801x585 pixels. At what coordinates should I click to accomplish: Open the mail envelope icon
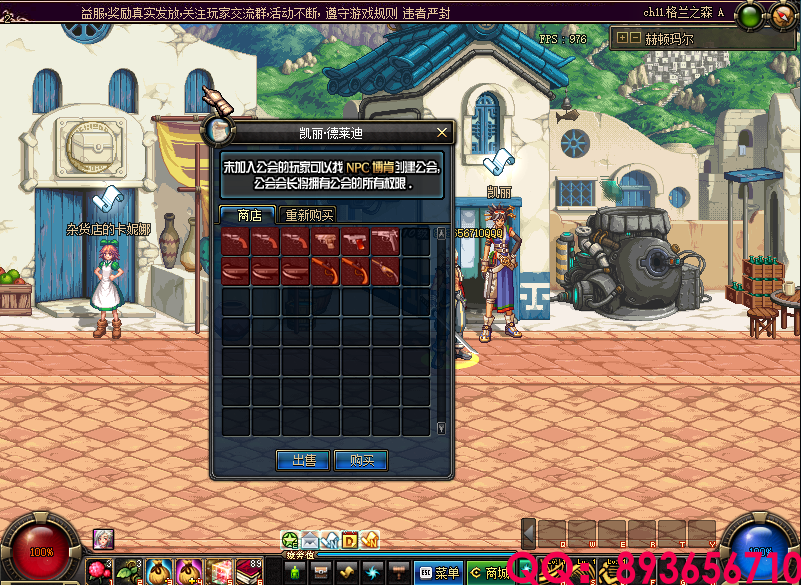coord(310,541)
